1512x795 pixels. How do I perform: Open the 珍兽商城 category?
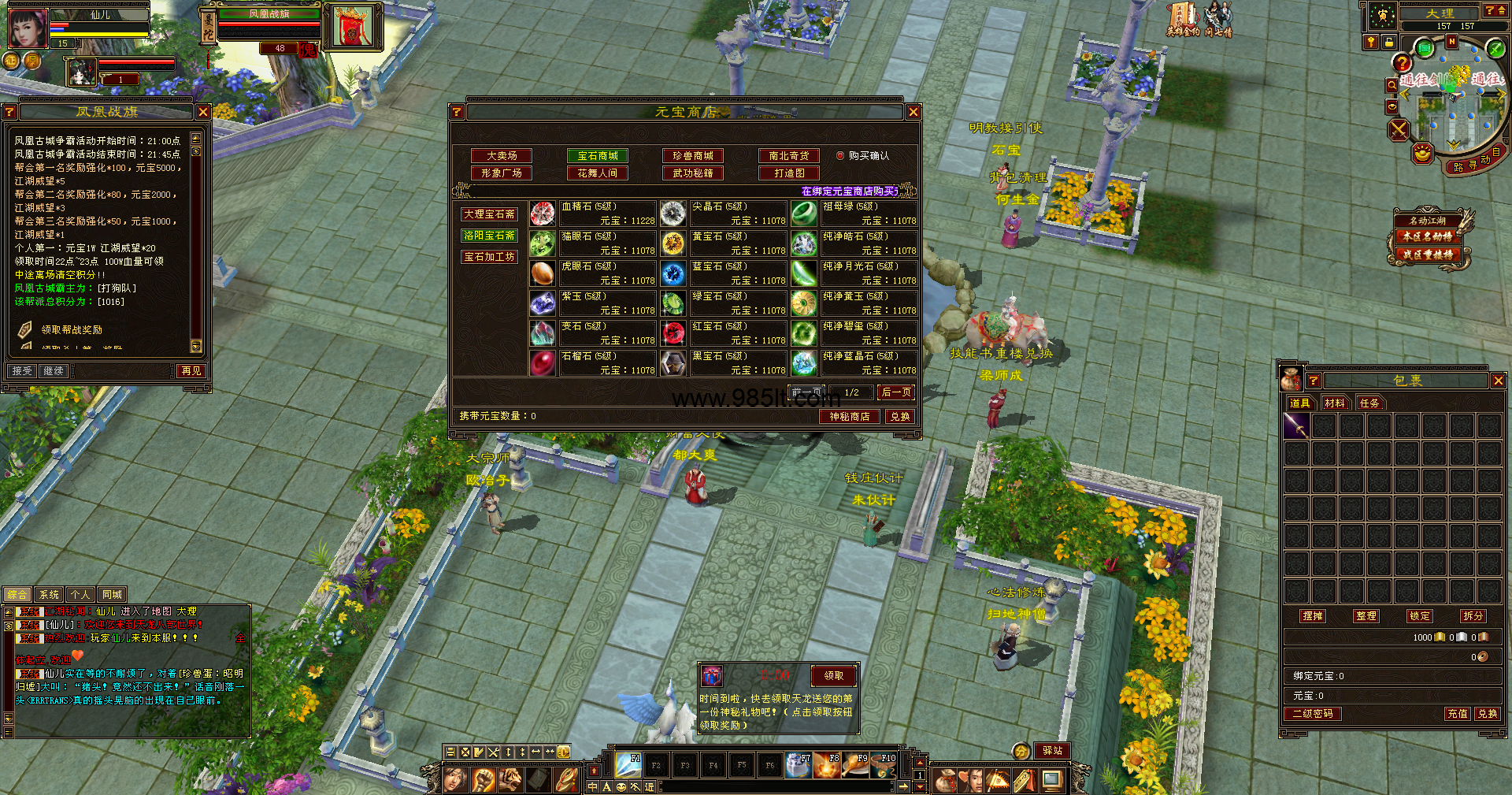coord(693,156)
